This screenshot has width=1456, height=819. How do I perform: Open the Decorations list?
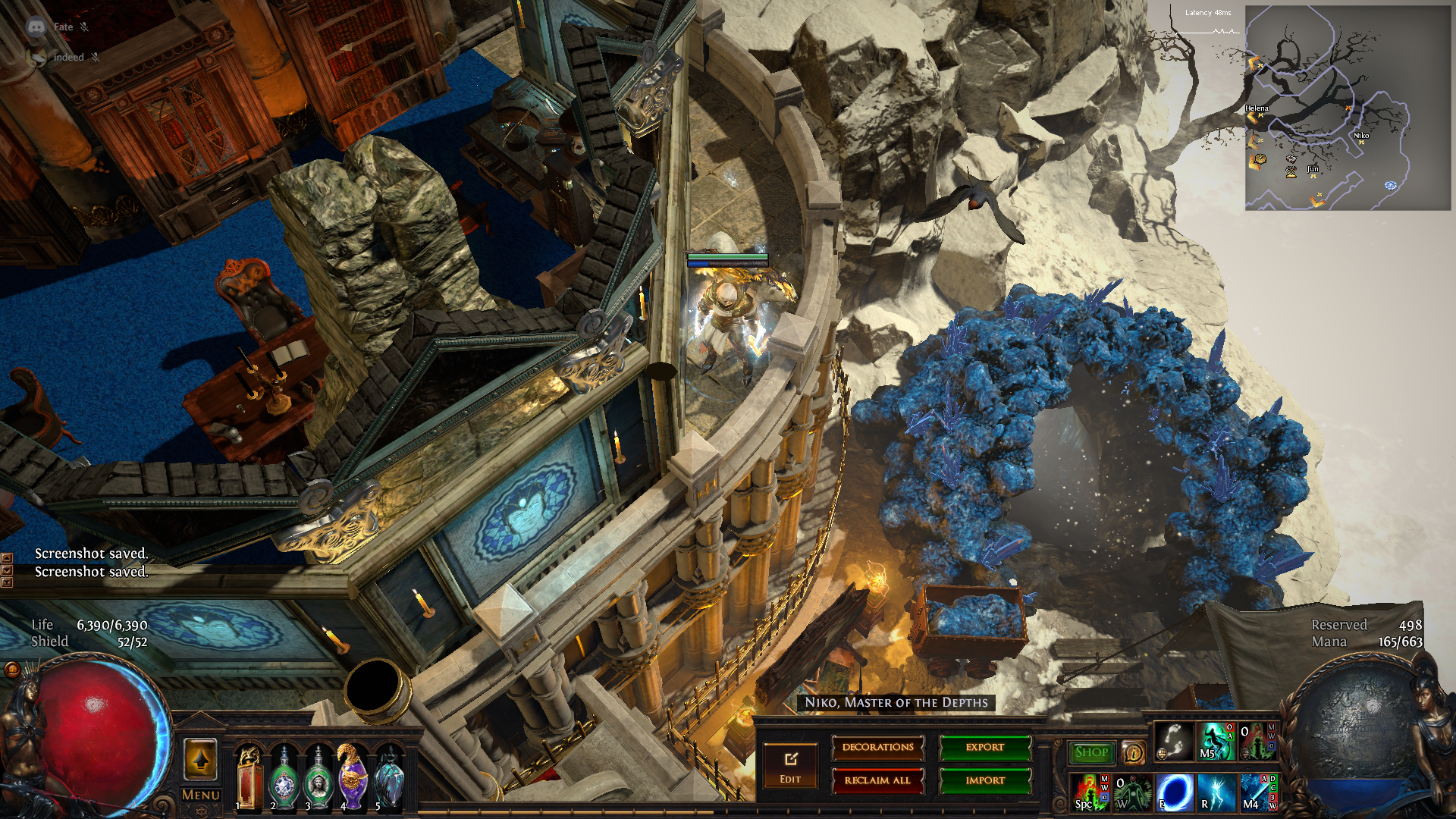pos(877,748)
